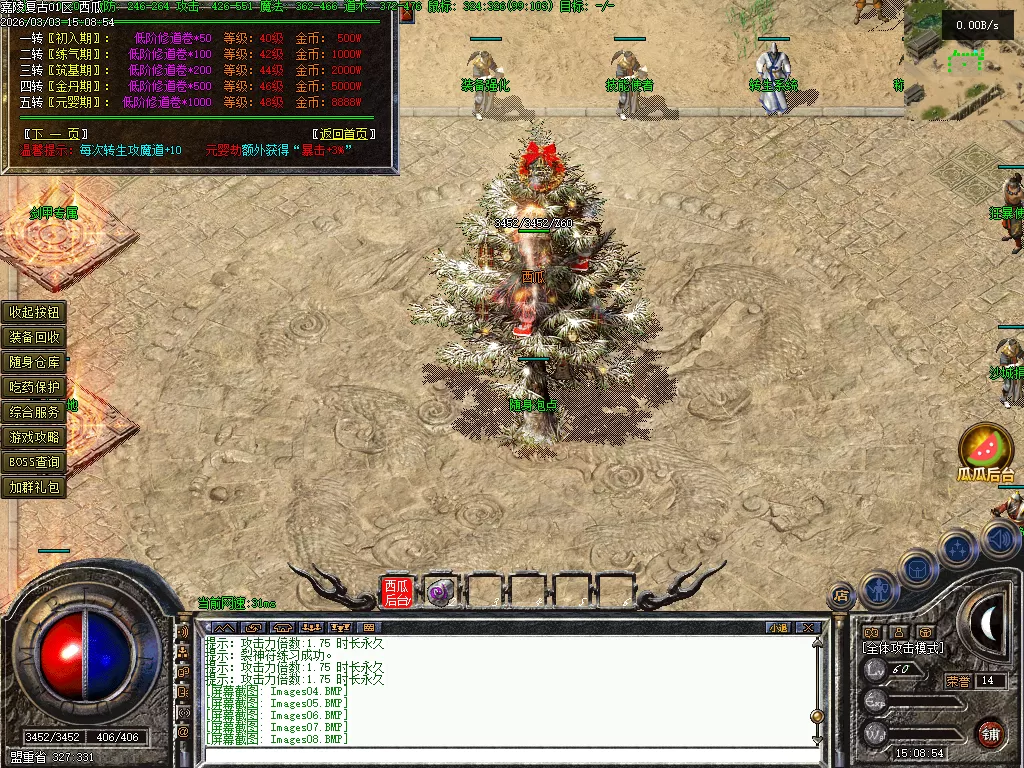
Task: Open 装备回收 equipment recycling
Action: coord(35,337)
